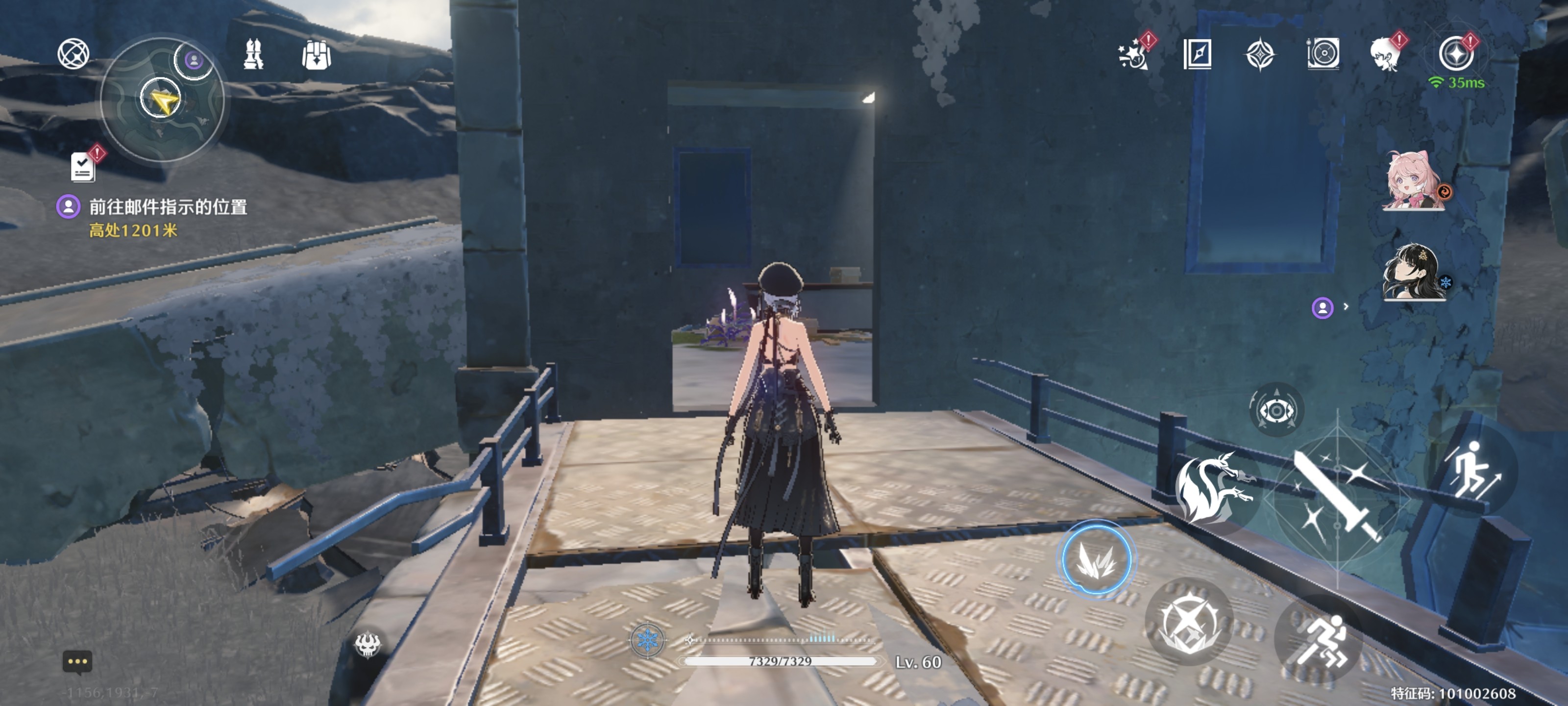
Task: Open the globe terminal menu icon
Action: pos(73,53)
